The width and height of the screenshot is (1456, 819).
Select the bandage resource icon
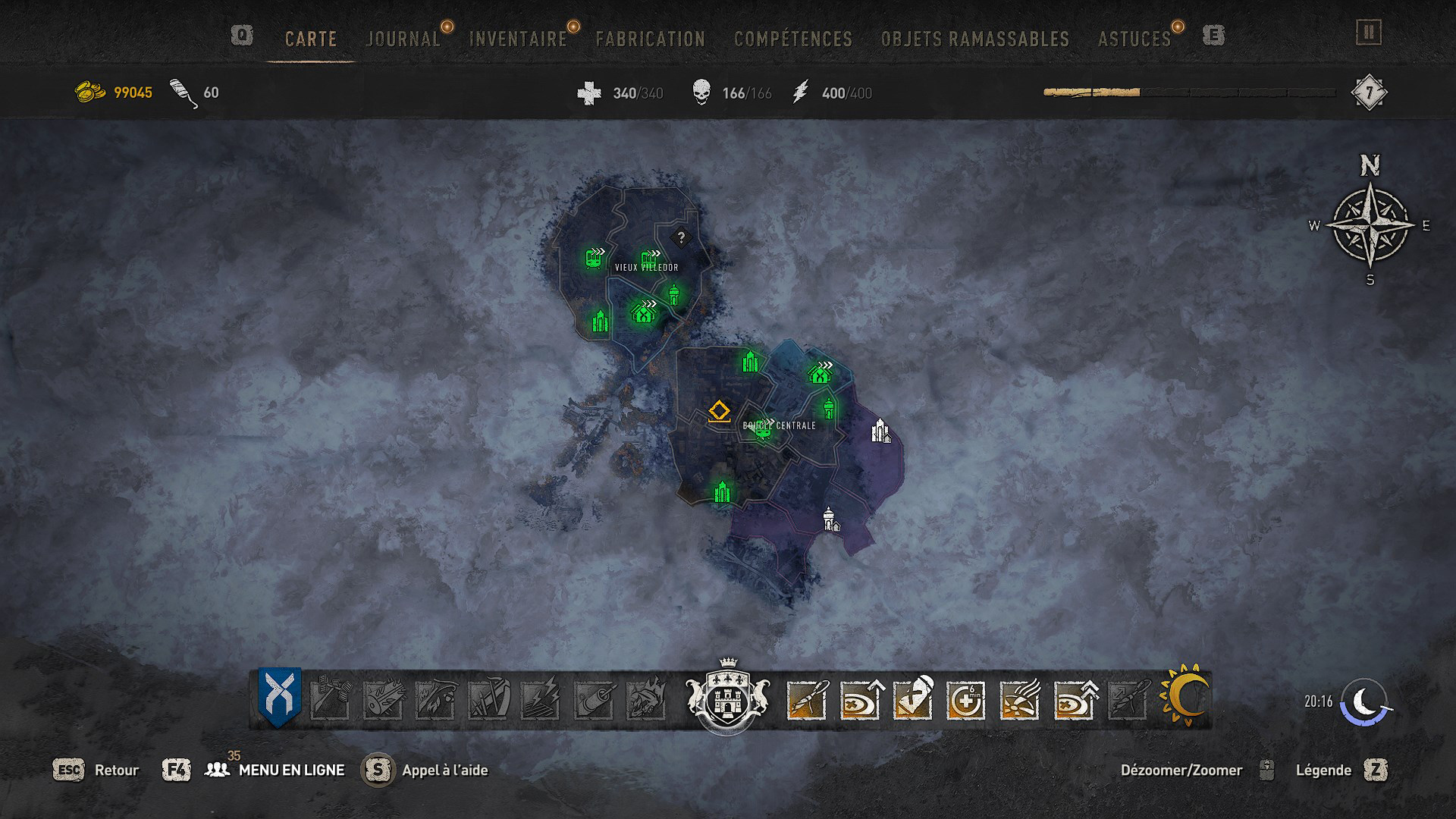point(180,93)
